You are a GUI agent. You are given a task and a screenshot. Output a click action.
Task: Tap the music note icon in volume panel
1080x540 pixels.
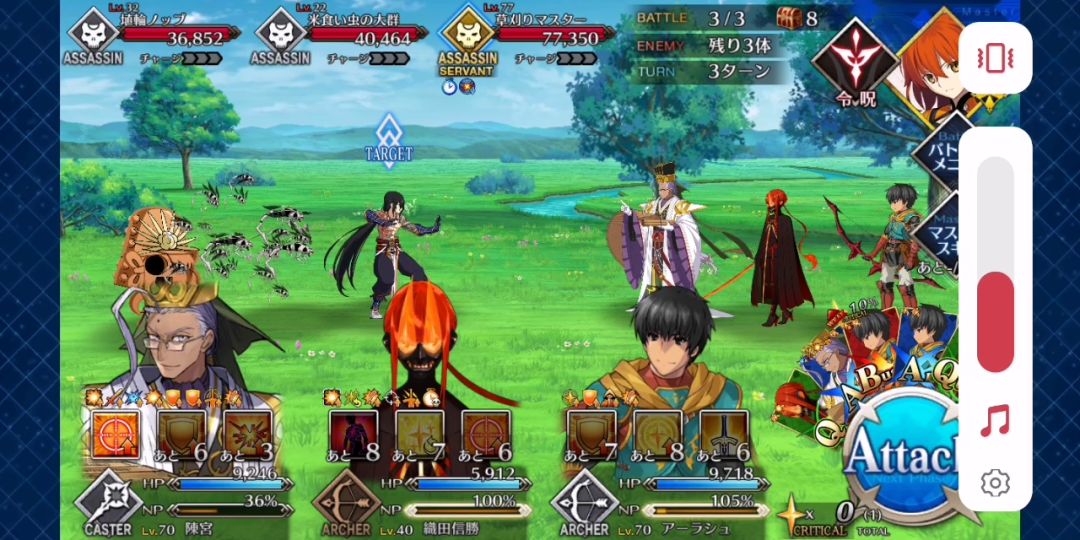point(995,421)
